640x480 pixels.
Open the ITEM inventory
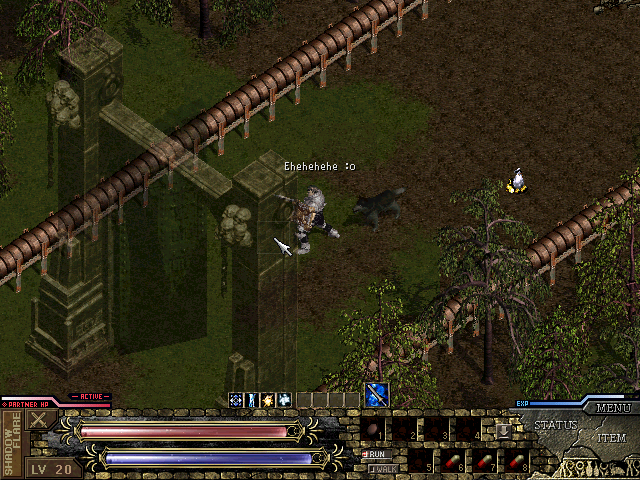point(612,438)
